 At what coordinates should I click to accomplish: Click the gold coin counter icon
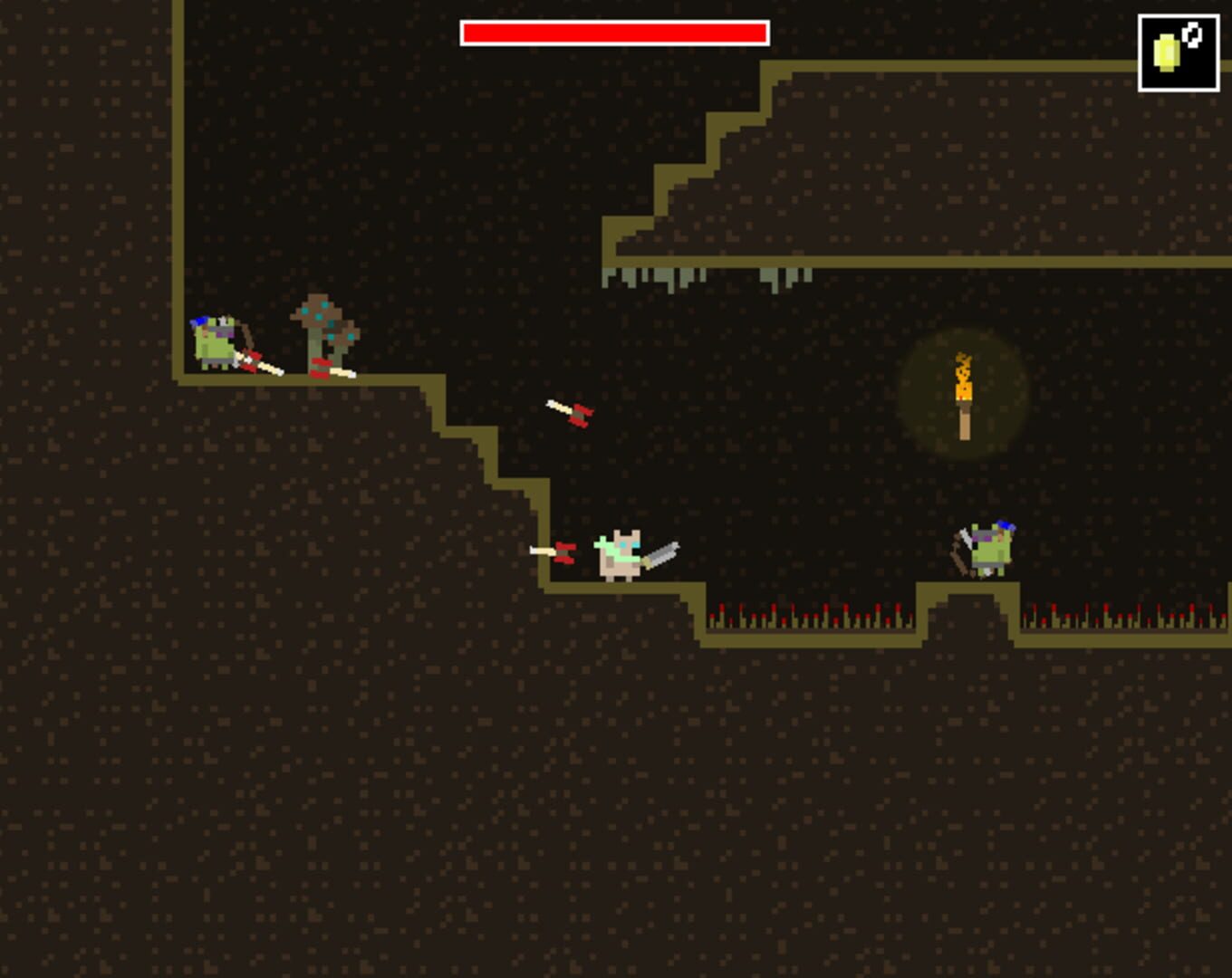tap(1167, 52)
